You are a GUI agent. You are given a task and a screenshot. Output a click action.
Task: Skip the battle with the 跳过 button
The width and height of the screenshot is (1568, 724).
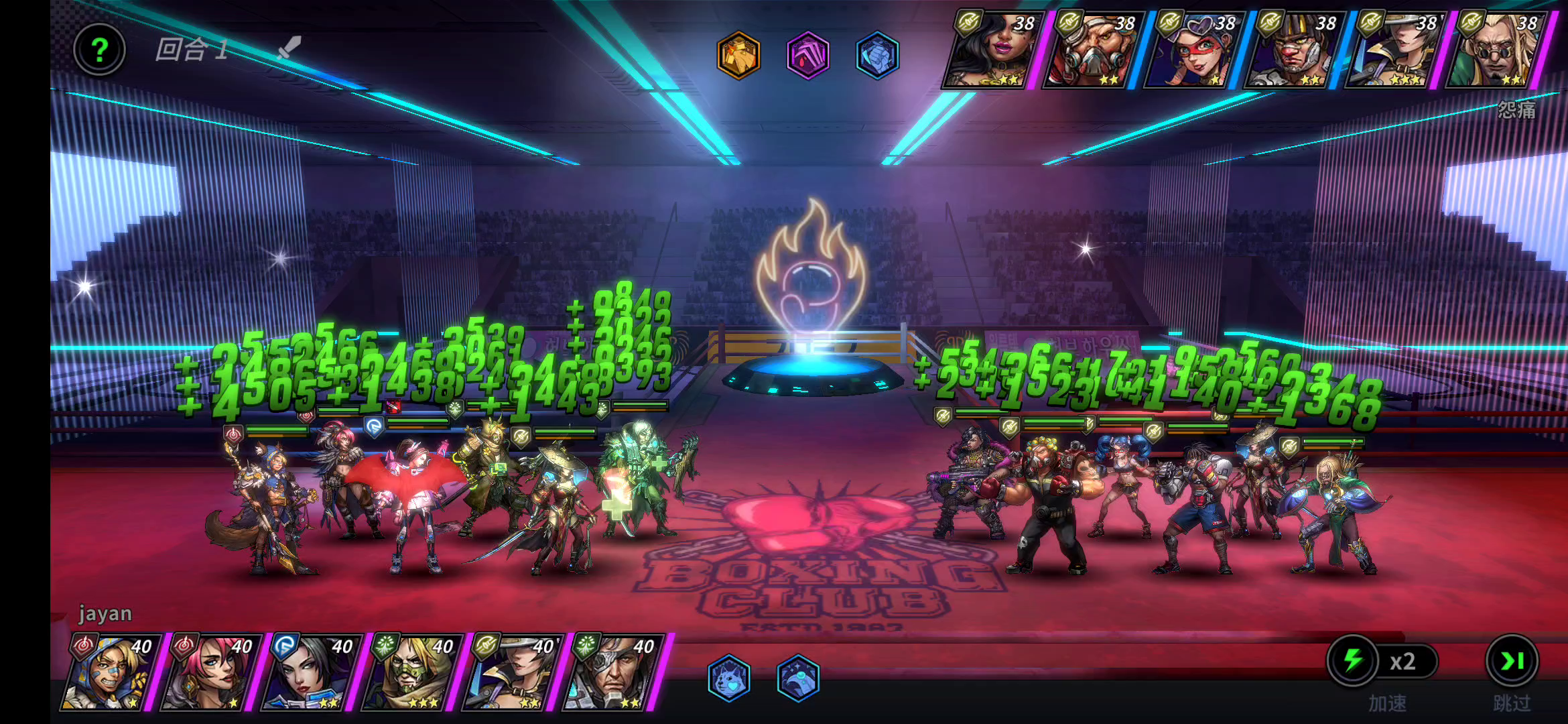[x=1512, y=662]
